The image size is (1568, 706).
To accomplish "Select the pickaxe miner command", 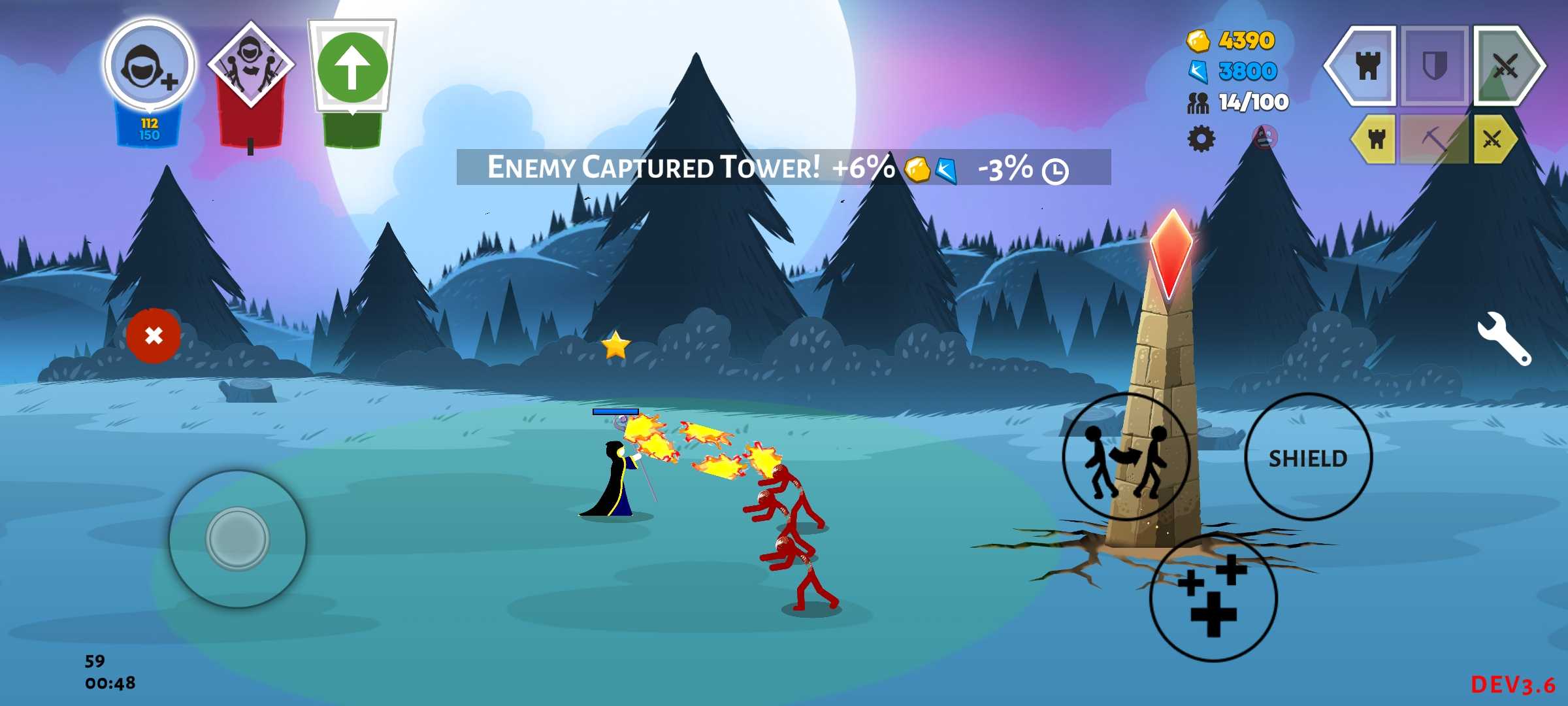I will [x=1435, y=139].
